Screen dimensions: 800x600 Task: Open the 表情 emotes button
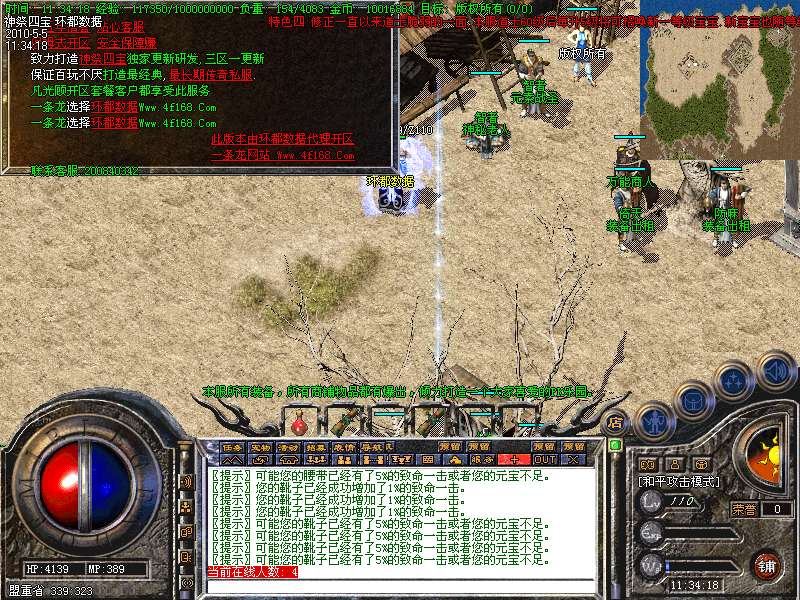coord(344,447)
